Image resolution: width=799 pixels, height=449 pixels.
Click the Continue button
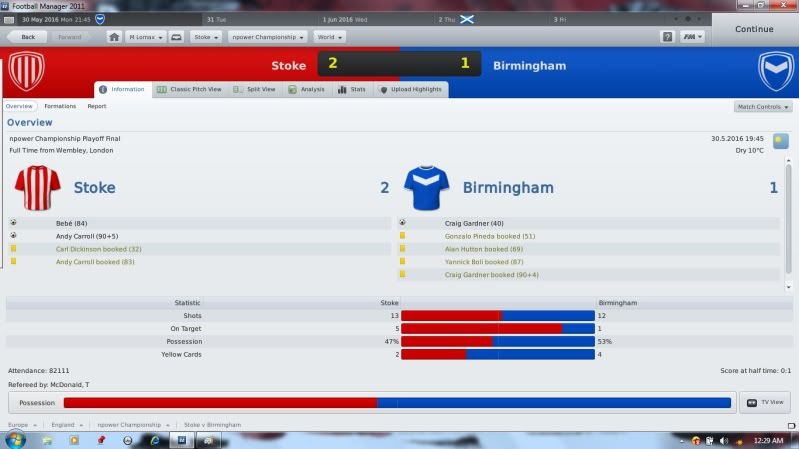click(754, 29)
